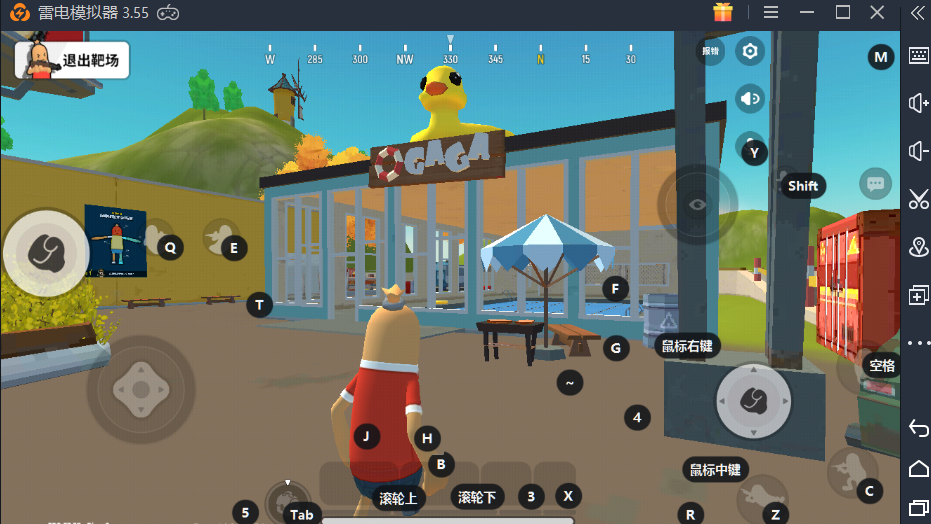Close the emulator window
This screenshot has height=524, width=931.
(x=878, y=12)
